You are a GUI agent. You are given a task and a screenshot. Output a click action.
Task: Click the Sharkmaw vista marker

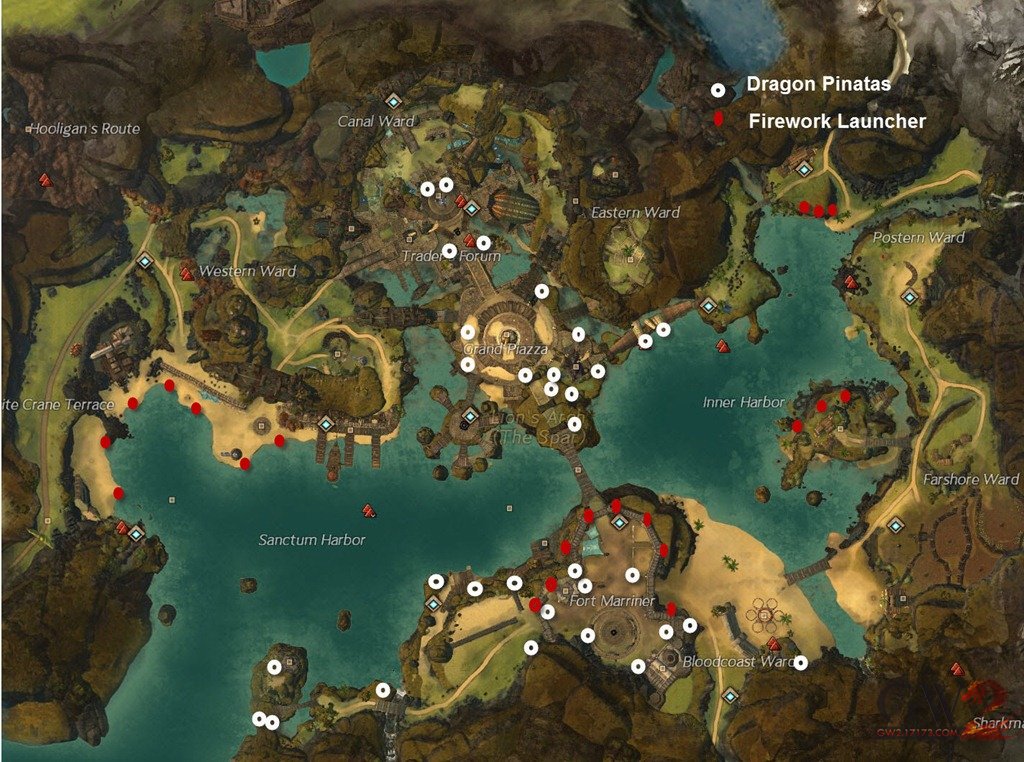tap(957, 669)
